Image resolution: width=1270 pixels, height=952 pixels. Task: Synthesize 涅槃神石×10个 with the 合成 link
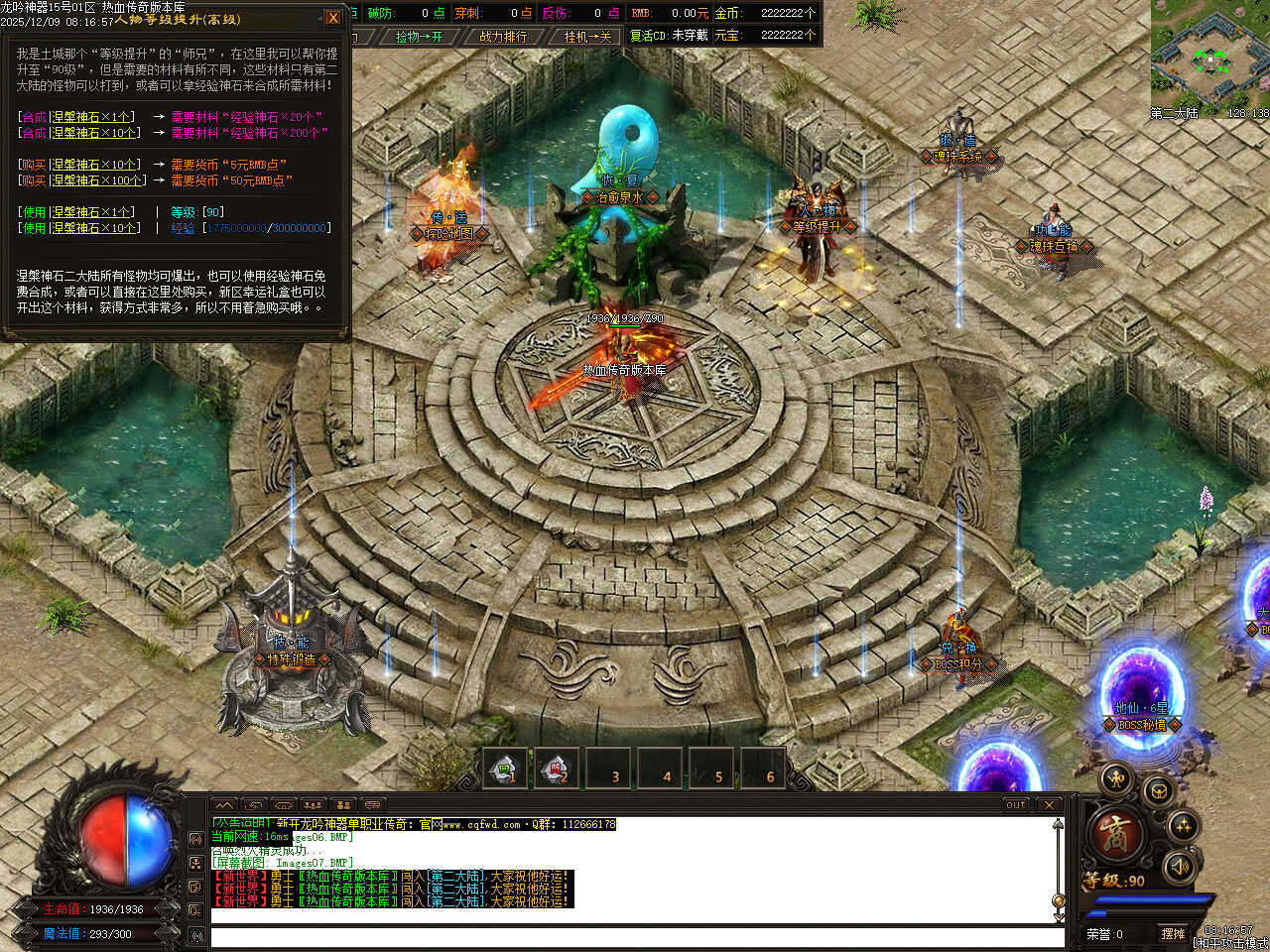point(34,133)
